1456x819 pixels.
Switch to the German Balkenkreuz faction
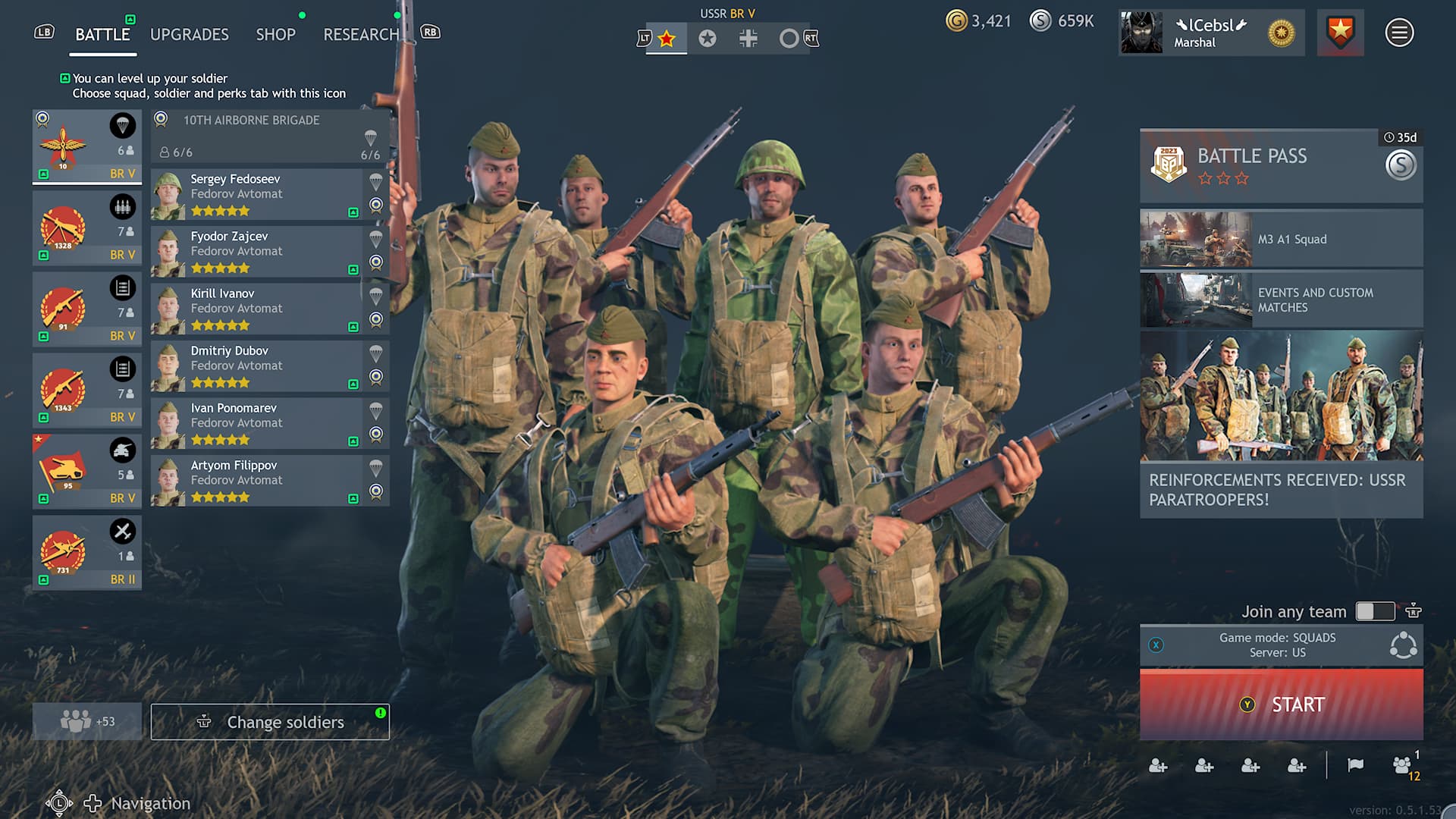tap(748, 37)
